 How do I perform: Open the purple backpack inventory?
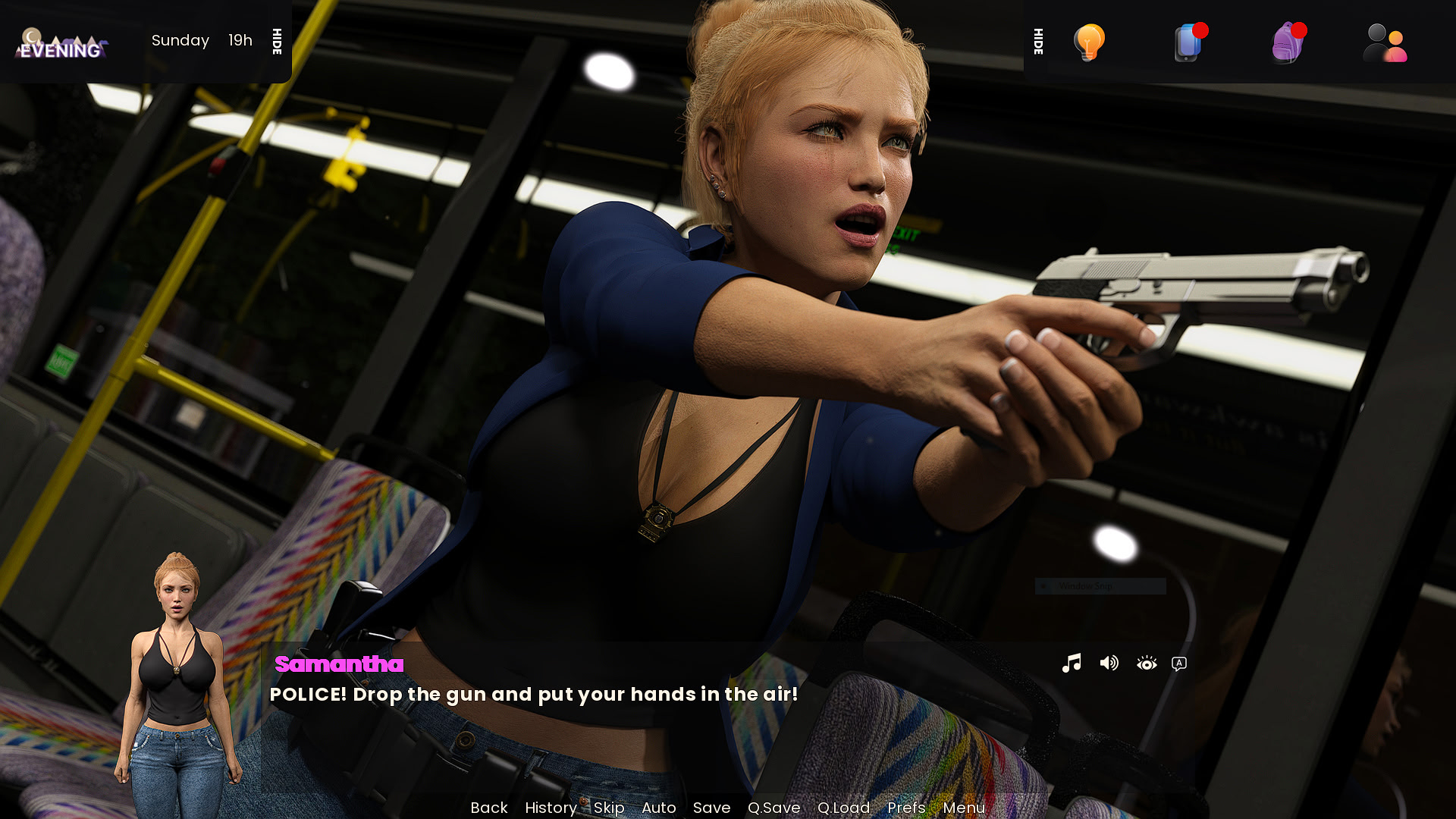click(x=1288, y=42)
